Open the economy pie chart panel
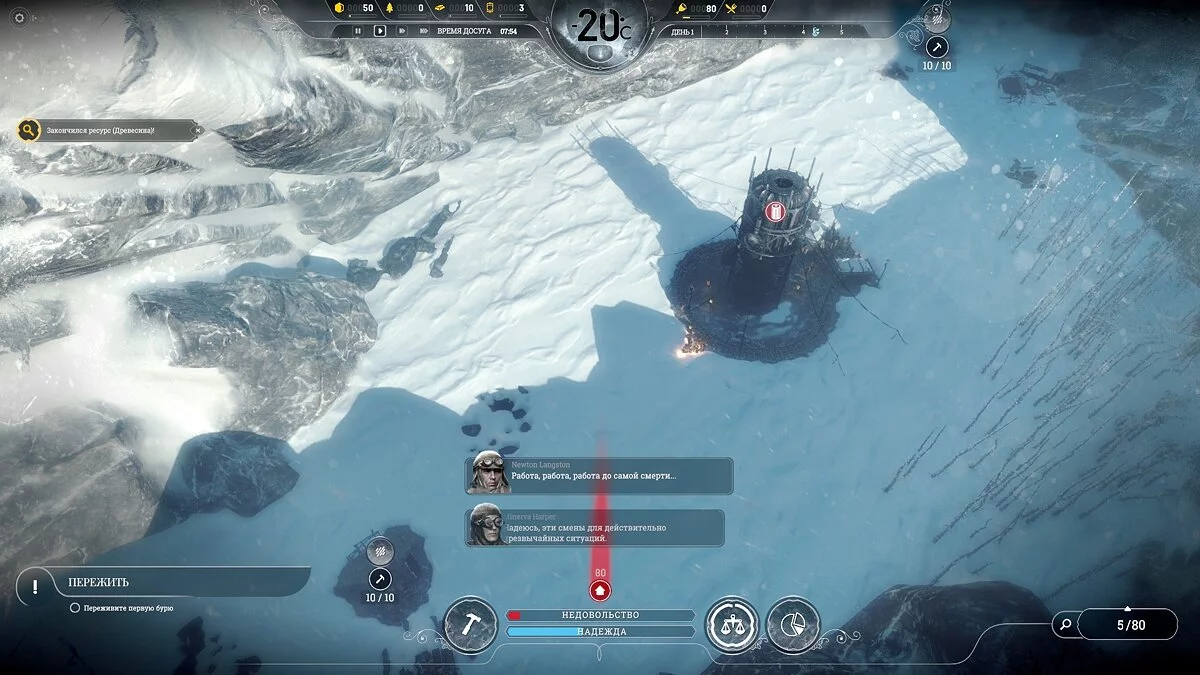 coord(794,625)
